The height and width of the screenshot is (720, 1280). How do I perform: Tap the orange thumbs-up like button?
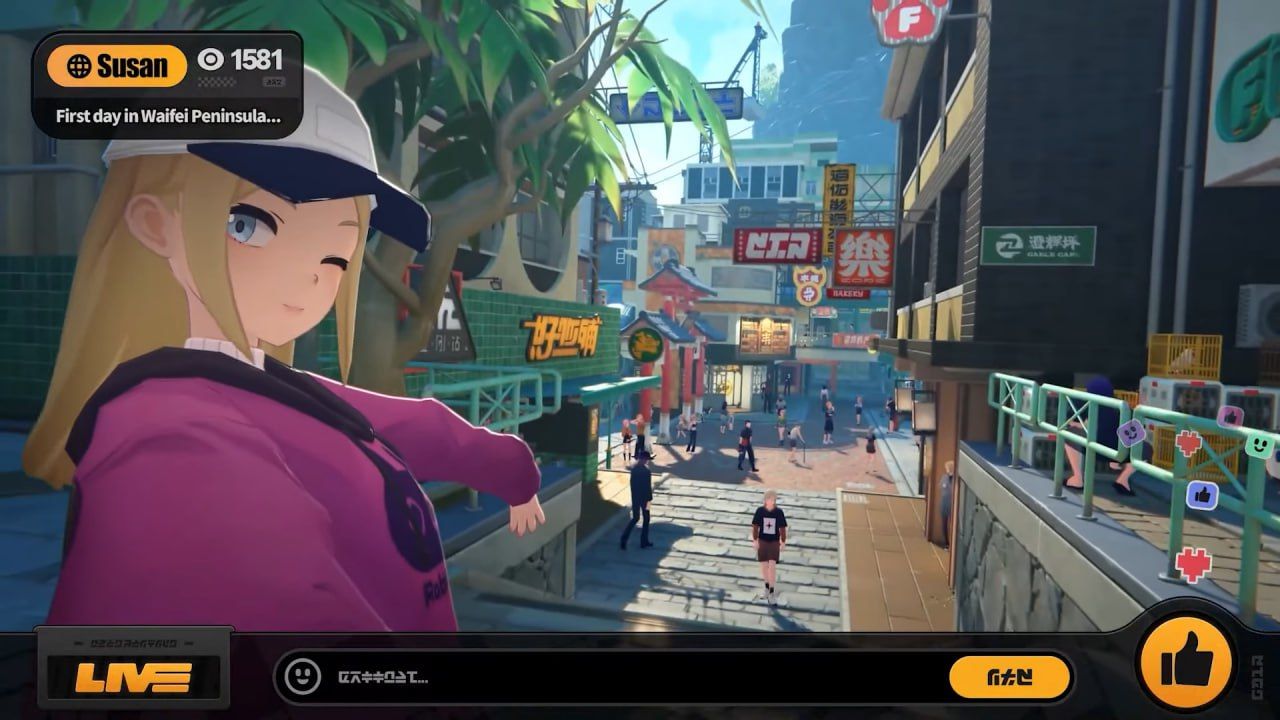[1187, 661]
